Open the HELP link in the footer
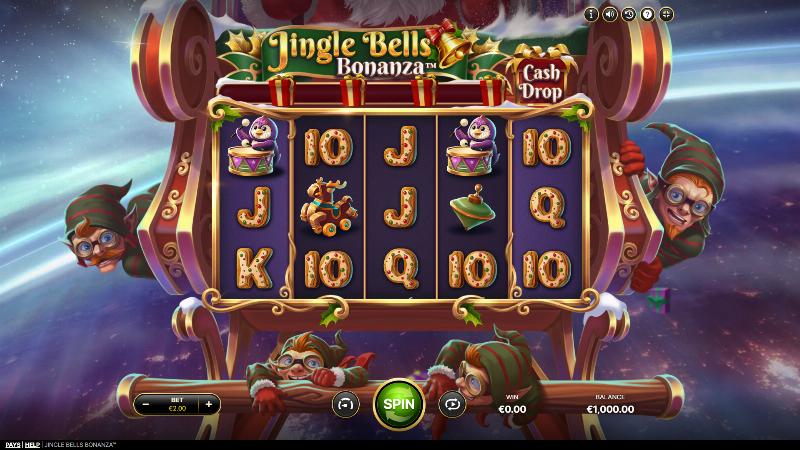800x450 pixels. [33, 444]
